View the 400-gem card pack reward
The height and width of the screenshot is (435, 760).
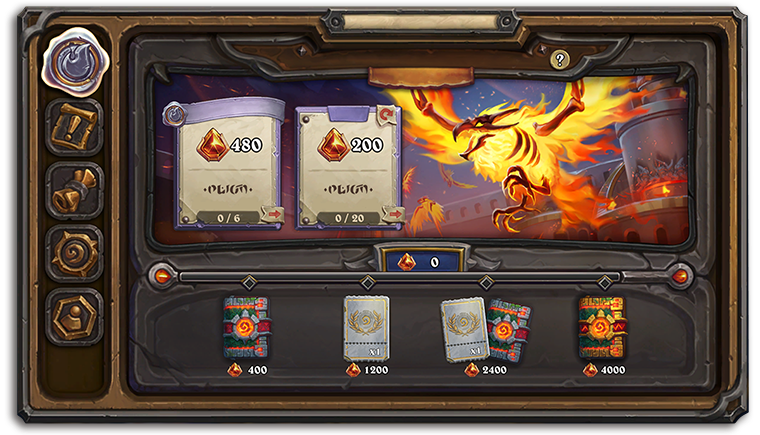[x=246, y=328]
